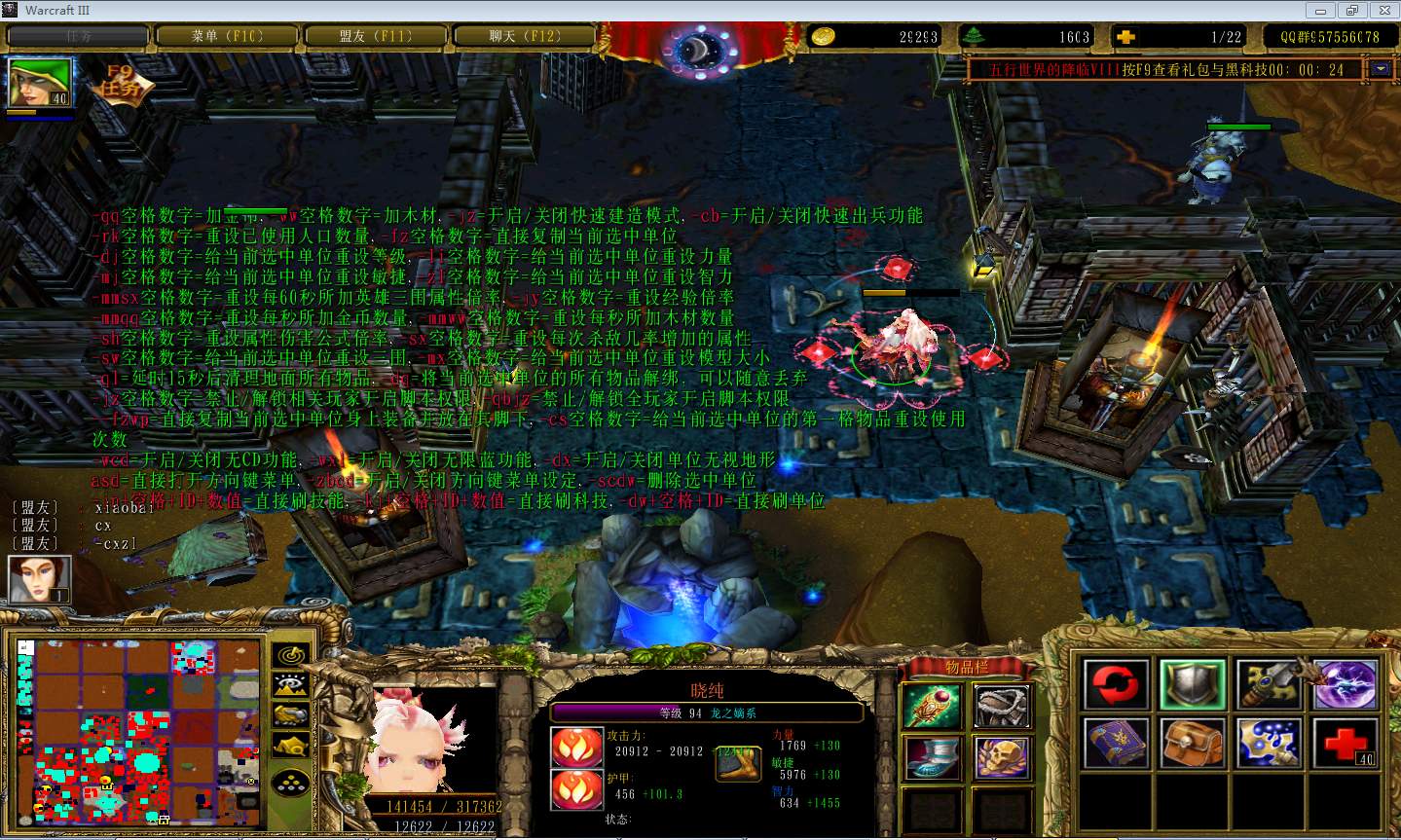1401x840 pixels.
Task: Expand the quest tracker dropdown arrow
Action: pyautogui.click(x=1382, y=69)
